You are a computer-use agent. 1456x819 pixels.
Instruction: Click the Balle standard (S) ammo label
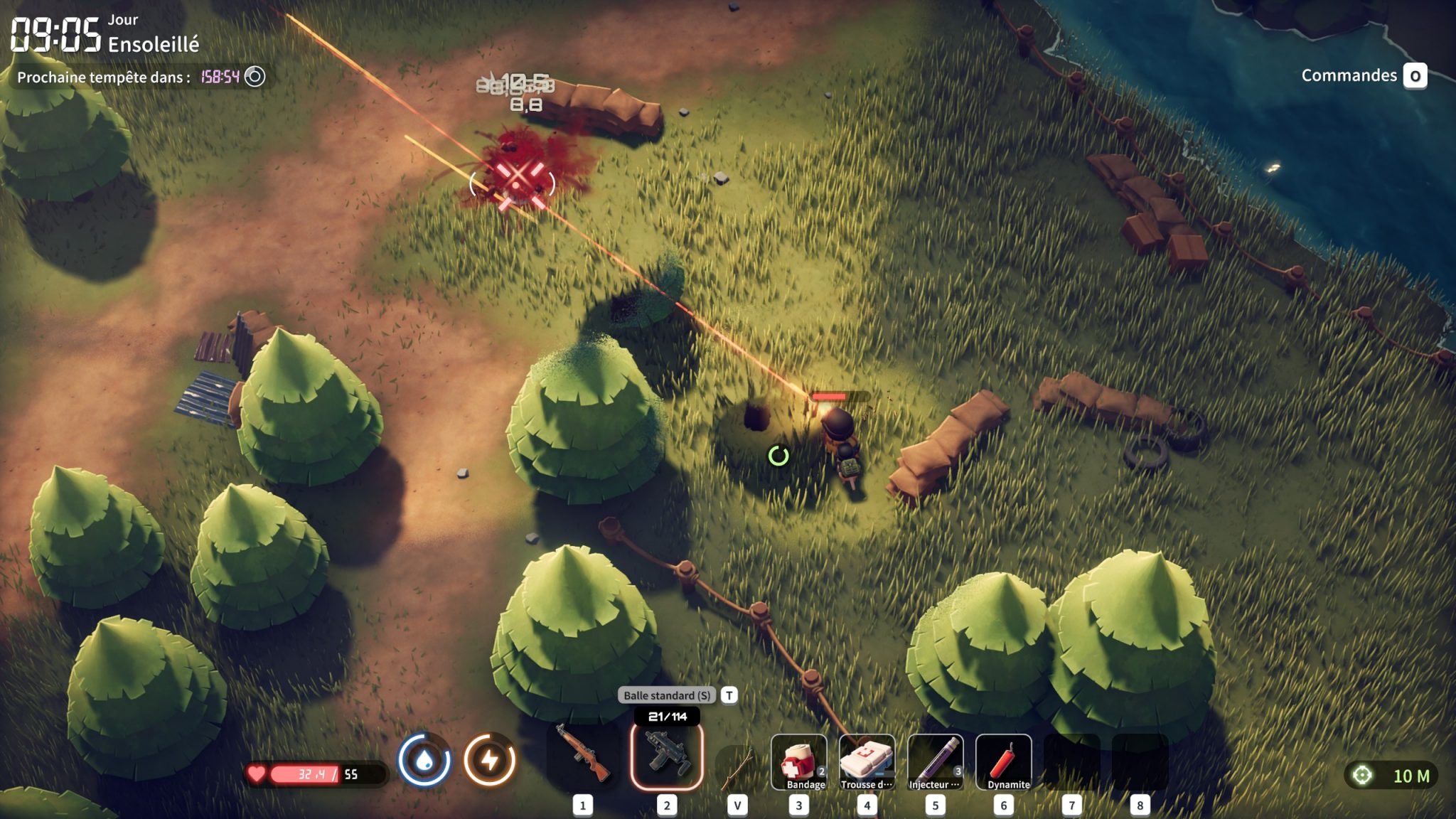pyautogui.click(x=667, y=695)
